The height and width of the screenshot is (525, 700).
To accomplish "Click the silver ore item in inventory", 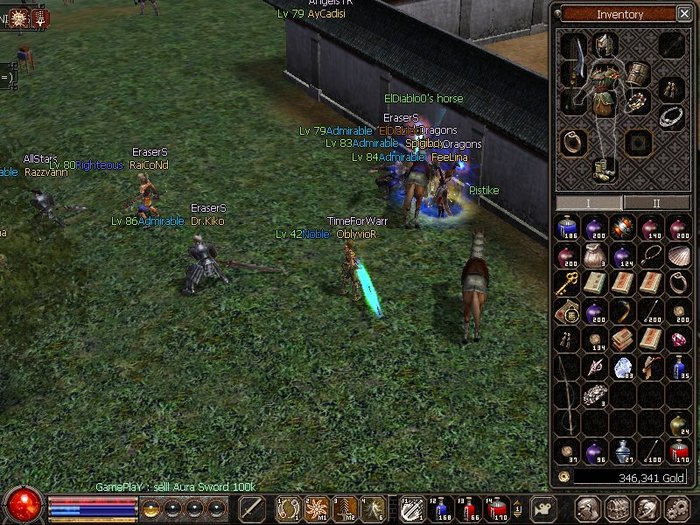I will [x=595, y=395].
